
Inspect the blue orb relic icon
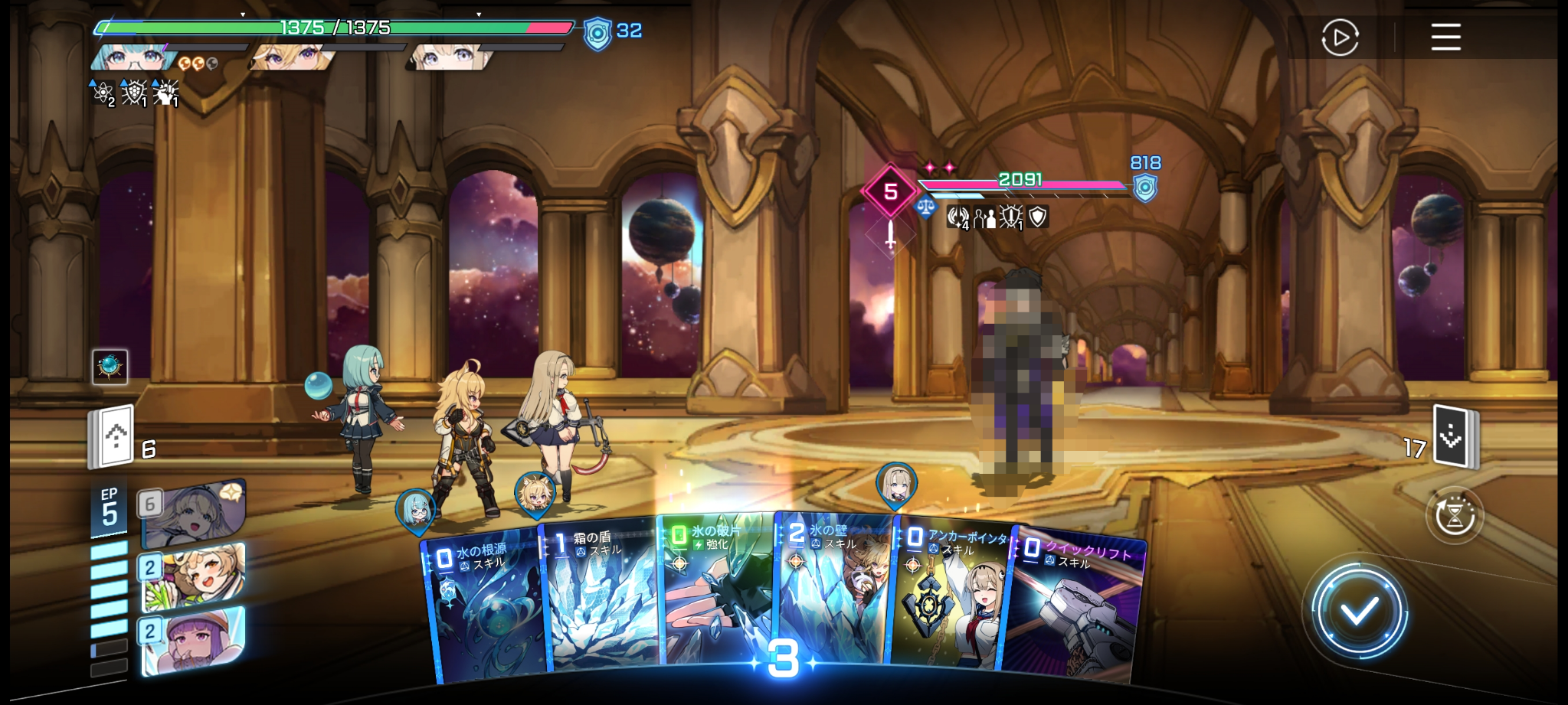coord(110,367)
